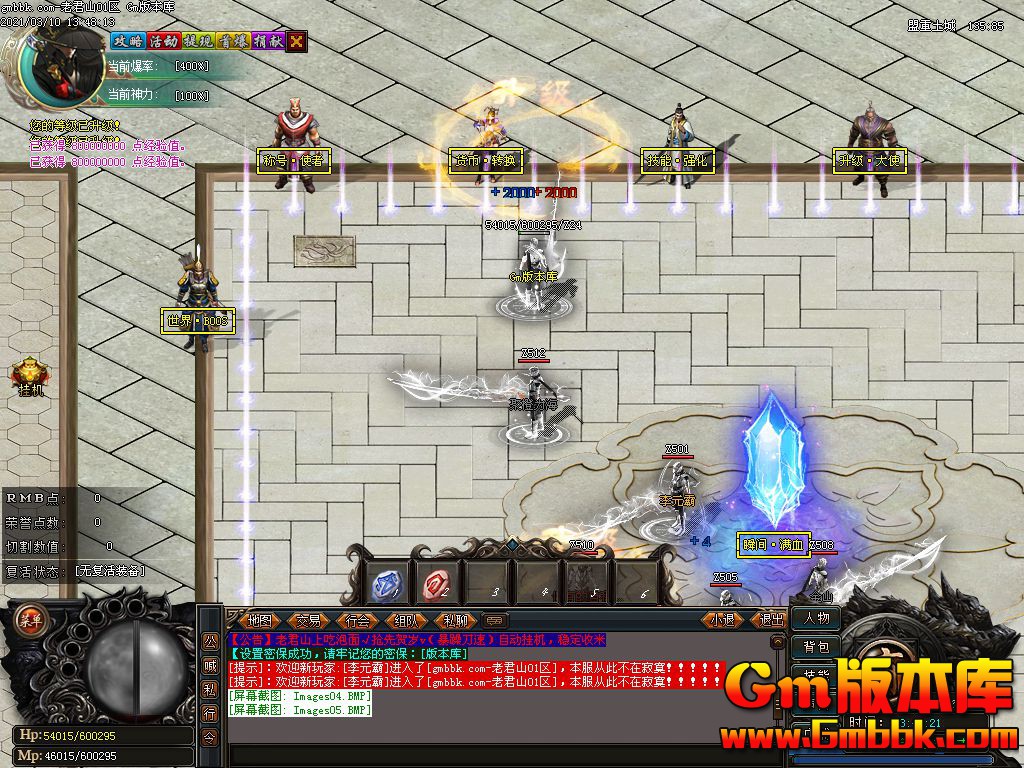Image resolution: width=1024 pixels, height=768 pixels.
Task: Open the 菜单 menu button
Action: point(30,617)
